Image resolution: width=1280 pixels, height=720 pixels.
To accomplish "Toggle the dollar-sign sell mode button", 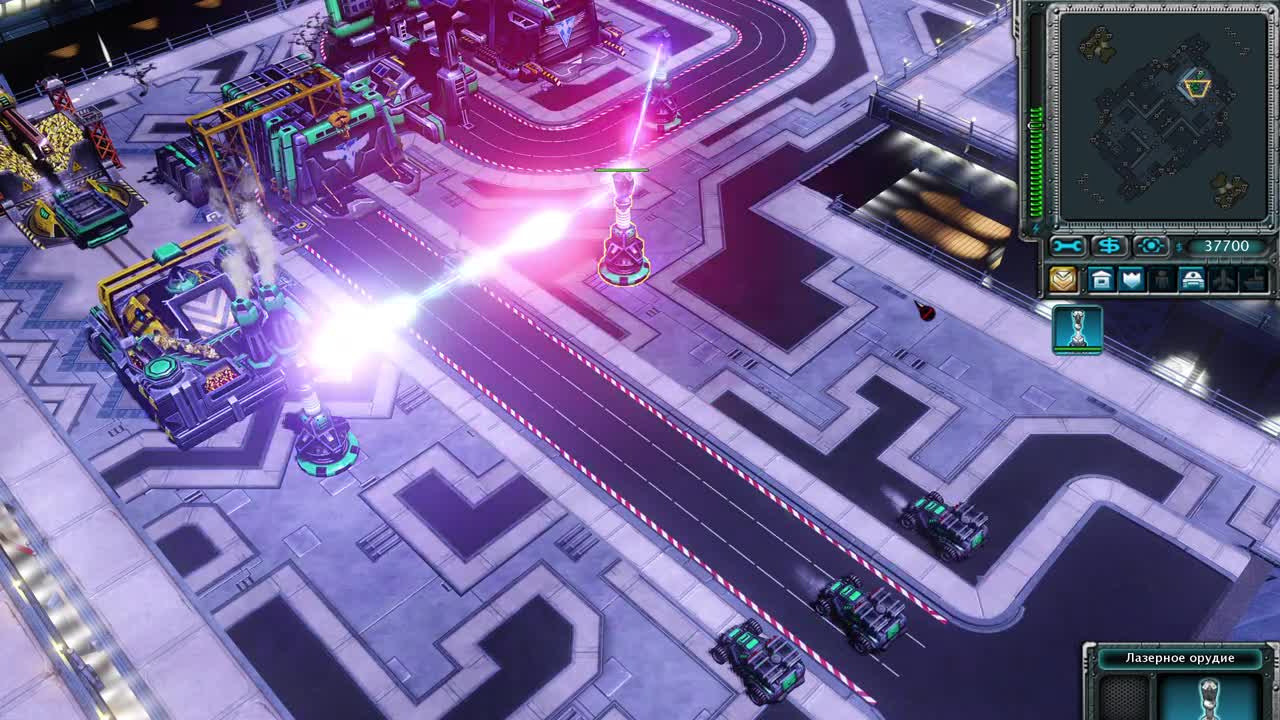I will coord(1109,246).
